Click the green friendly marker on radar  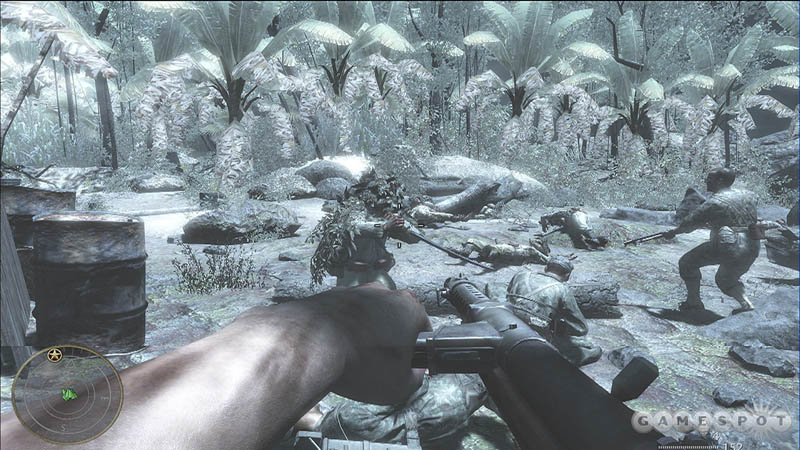tap(69, 394)
